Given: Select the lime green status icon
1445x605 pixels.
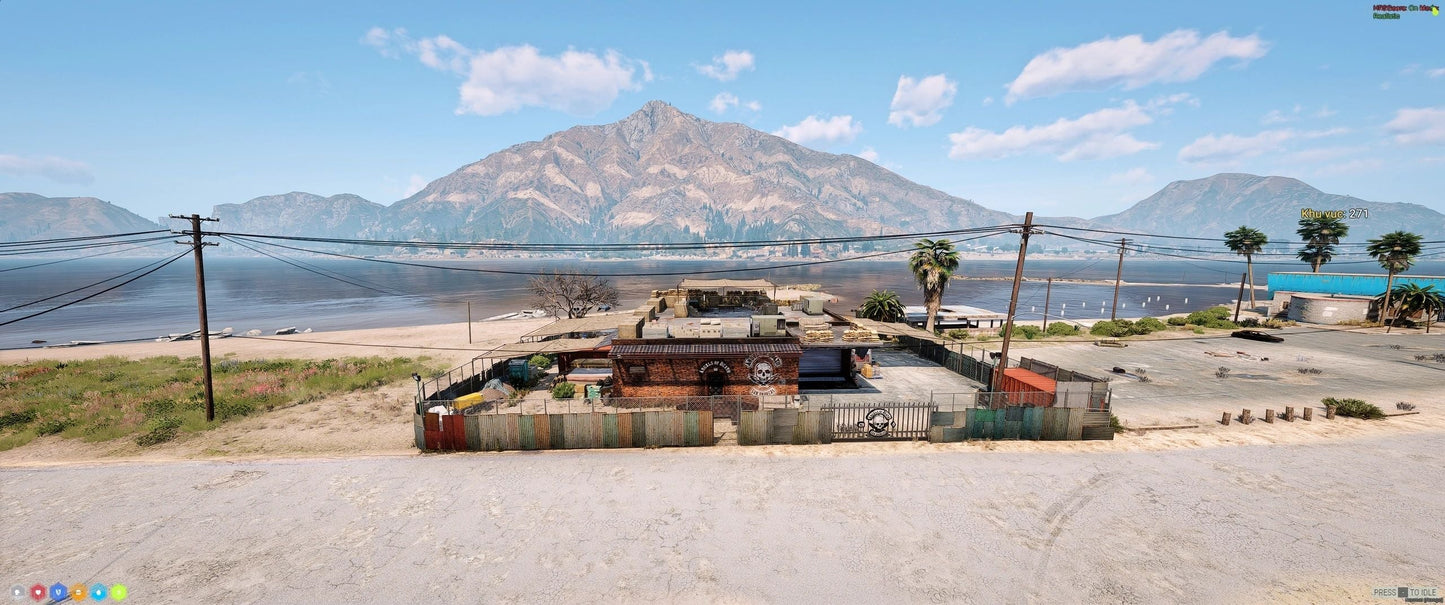Looking at the screenshot, I should point(118,592).
